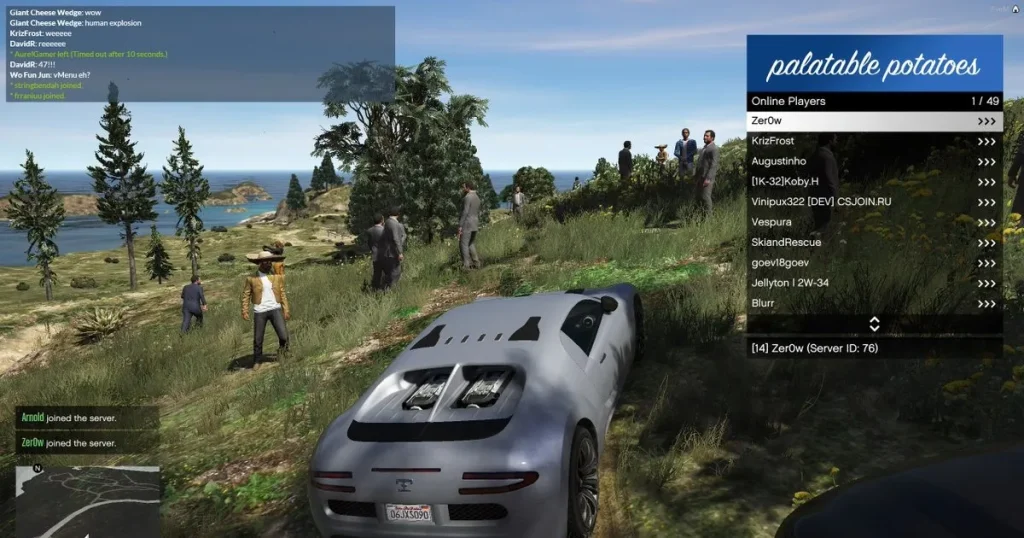Click the palatable potatoes menu banner
1024x538 pixels.
(x=874, y=64)
